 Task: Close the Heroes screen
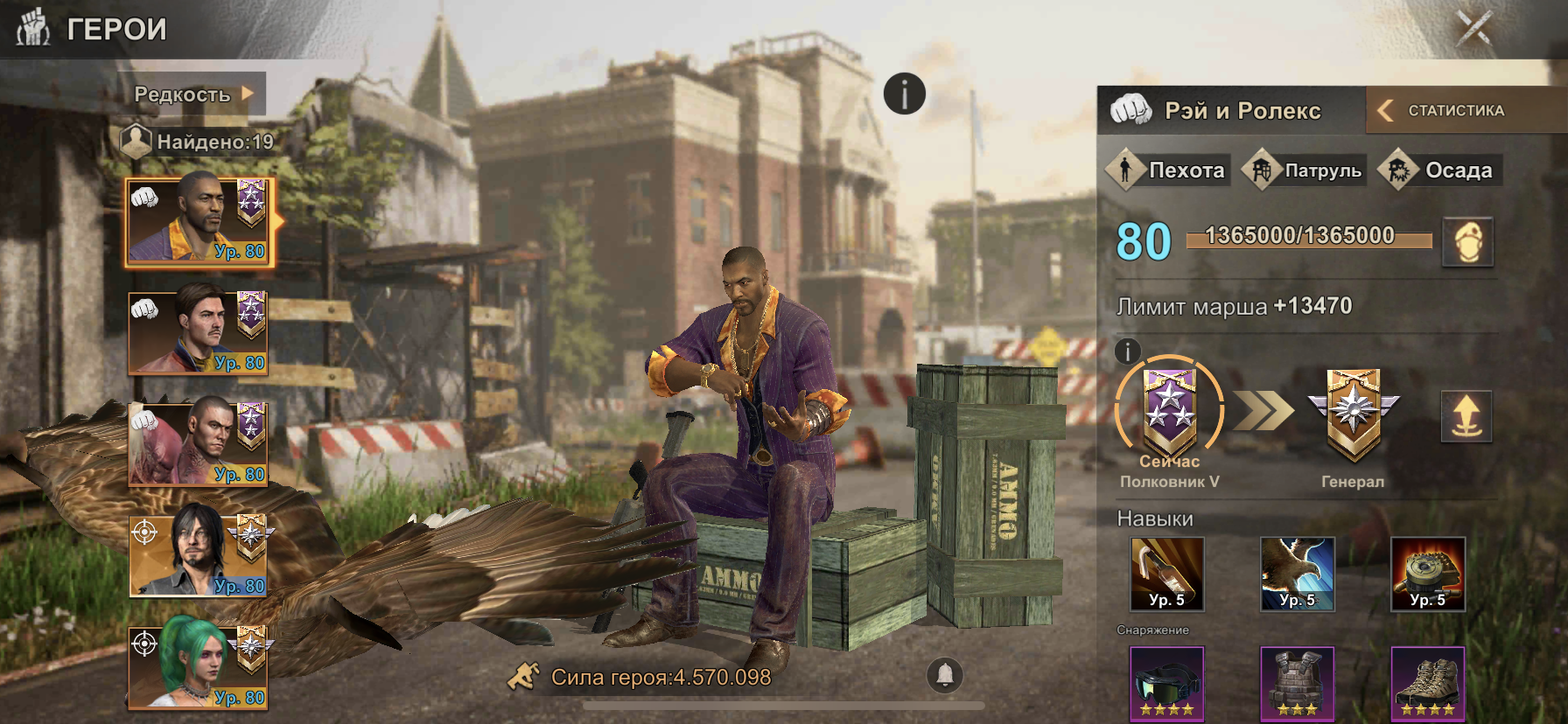(1473, 28)
